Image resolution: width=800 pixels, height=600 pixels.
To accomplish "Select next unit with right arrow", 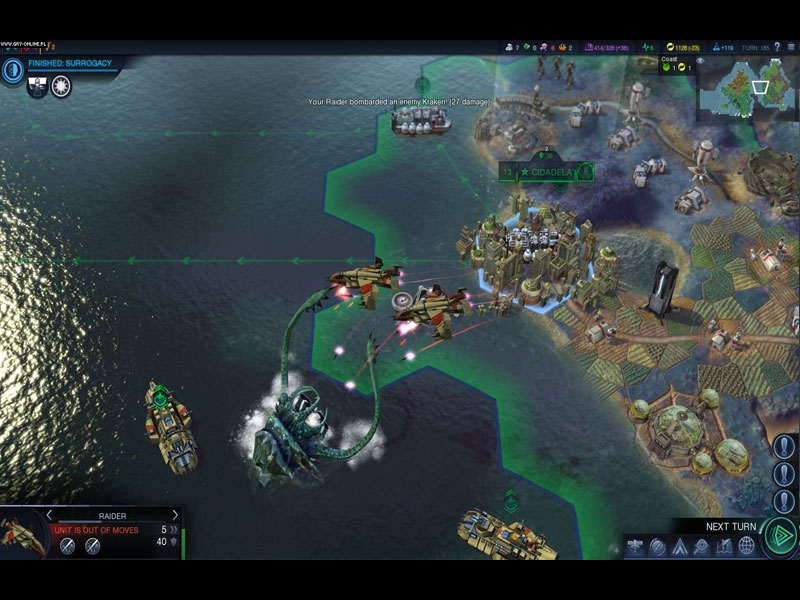I will 175,515.
